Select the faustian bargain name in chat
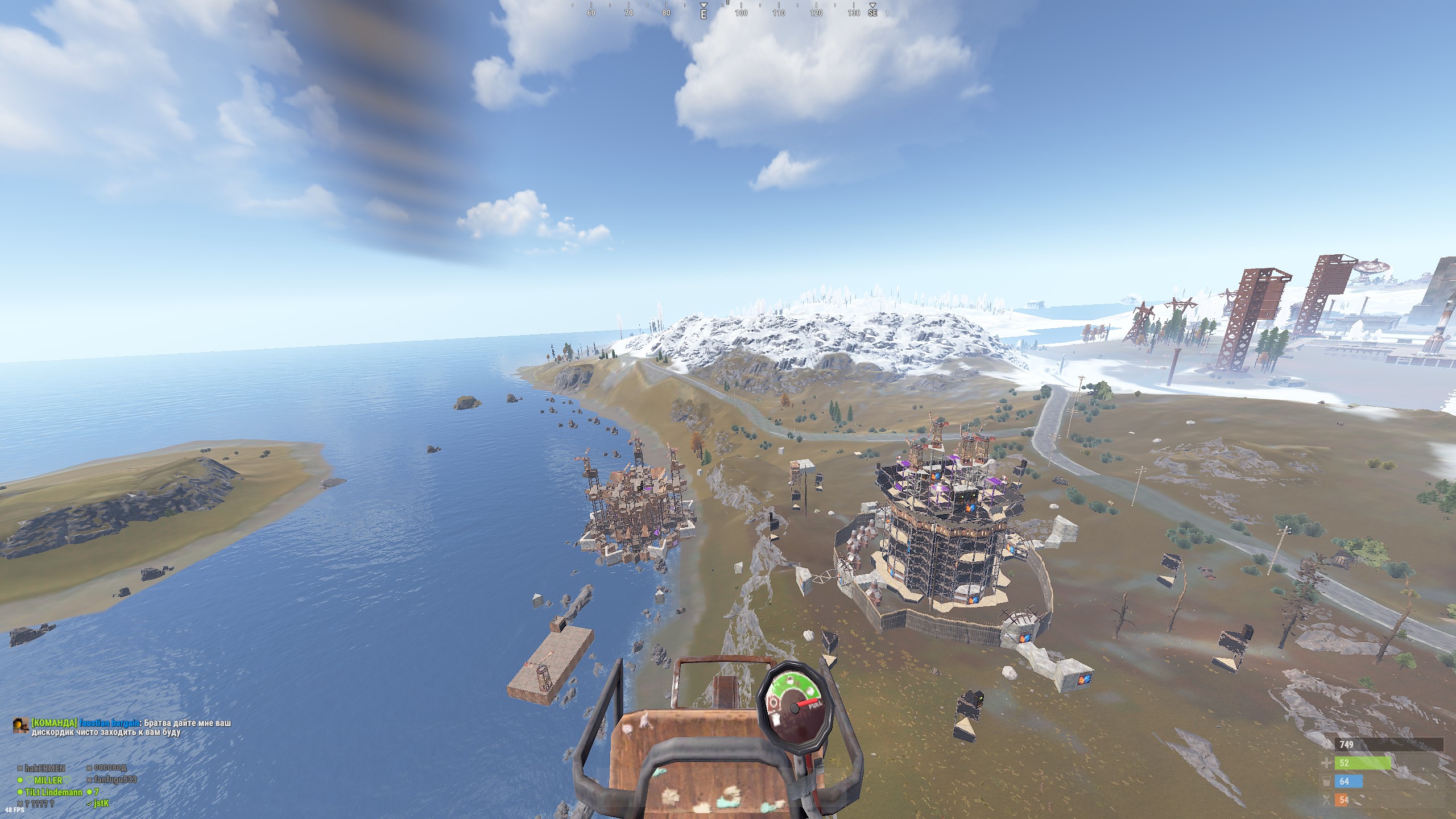Image resolution: width=1456 pixels, height=819 pixels. pos(110,723)
